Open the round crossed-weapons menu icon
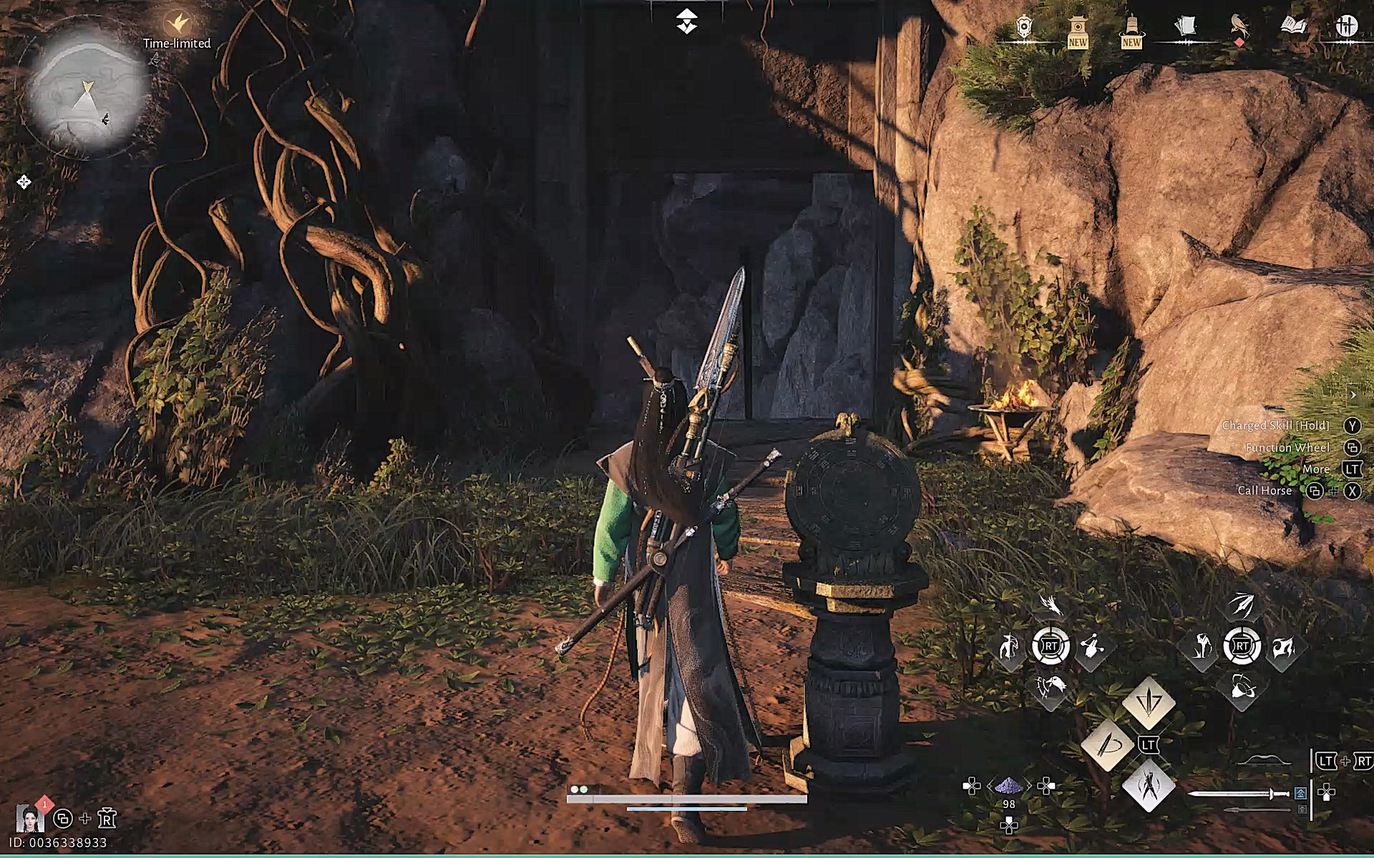This screenshot has width=1374, height=858. click(x=1347, y=27)
